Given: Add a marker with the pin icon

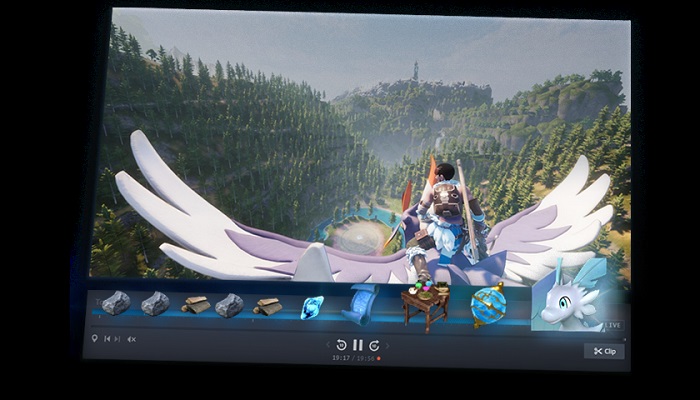Looking at the screenshot, I should coord(94,339).
